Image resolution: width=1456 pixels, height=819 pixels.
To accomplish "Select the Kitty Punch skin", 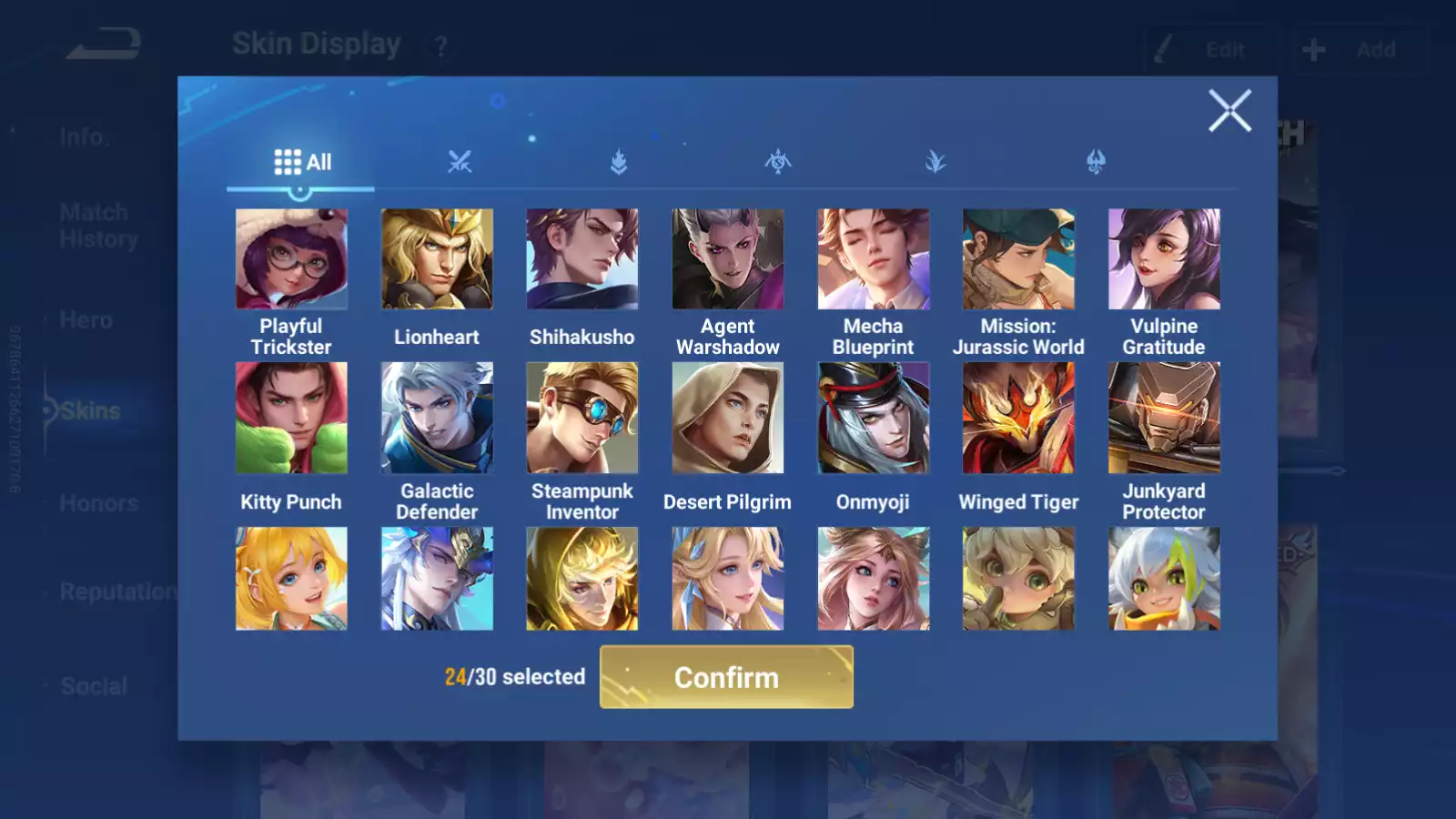I will click(291, 418).
